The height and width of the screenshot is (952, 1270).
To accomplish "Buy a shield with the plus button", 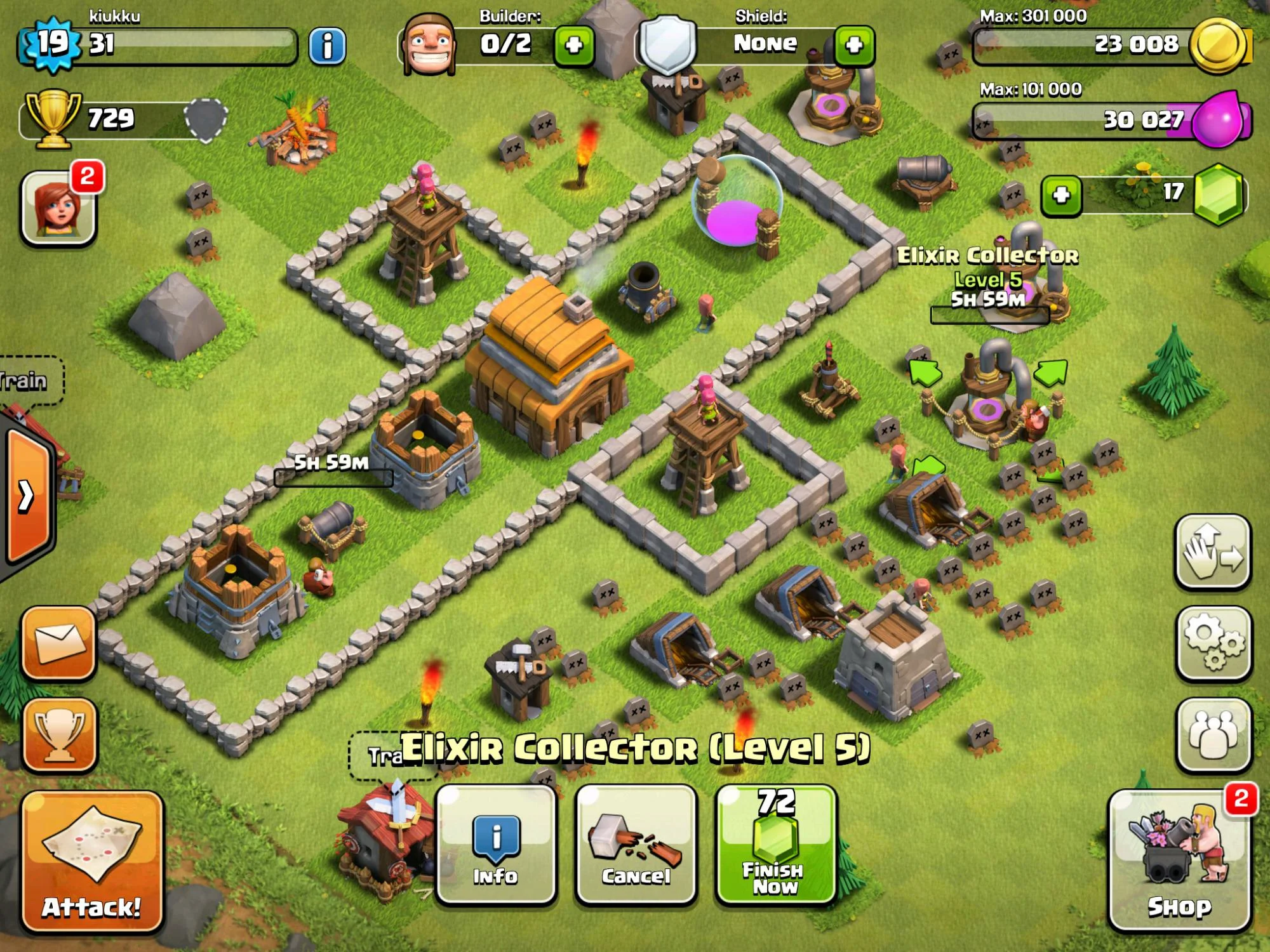I will click(x=854, y=45).
